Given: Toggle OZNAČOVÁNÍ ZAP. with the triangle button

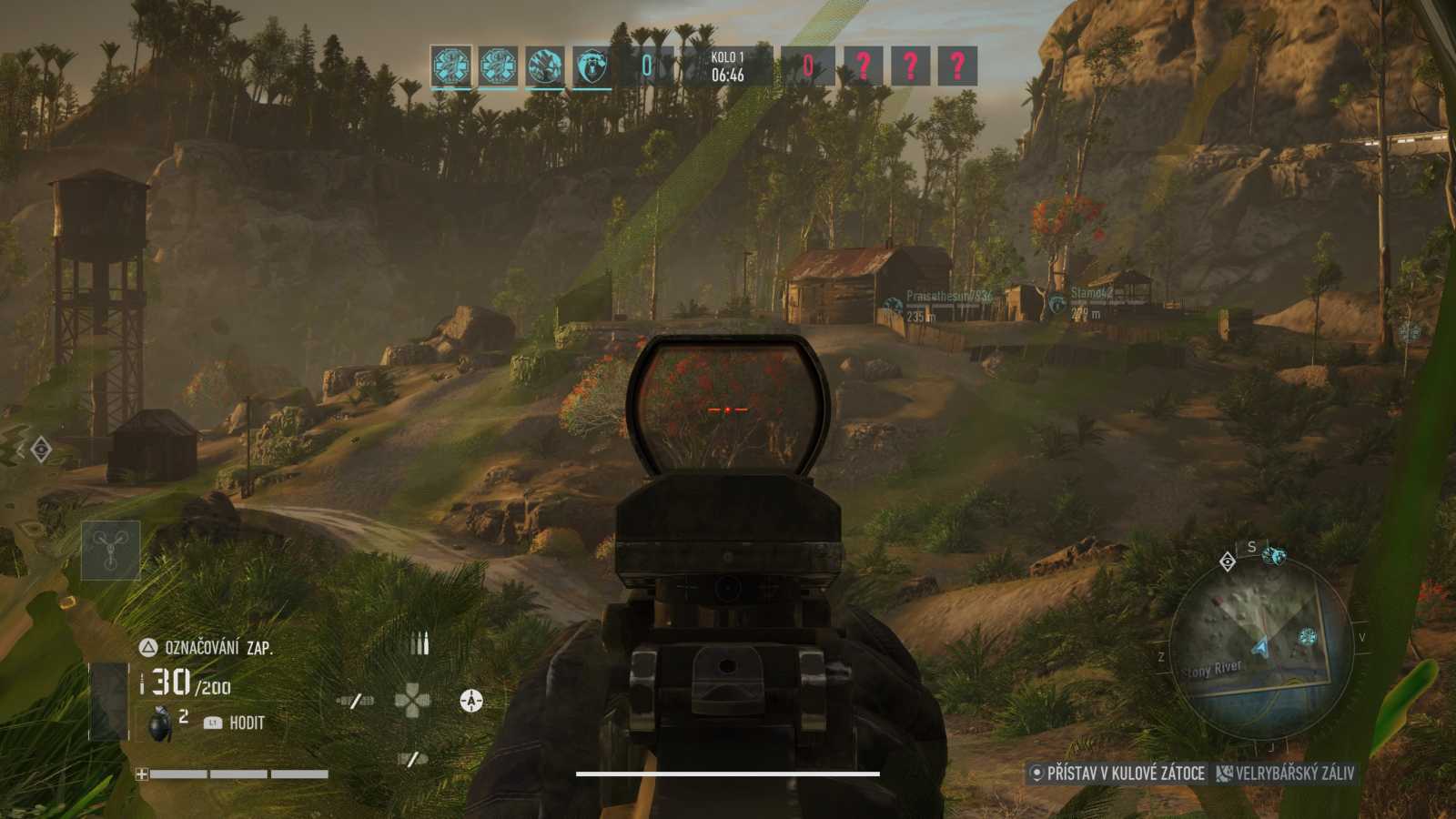Looking at the screenshot, I should click(x=147, y=645).
